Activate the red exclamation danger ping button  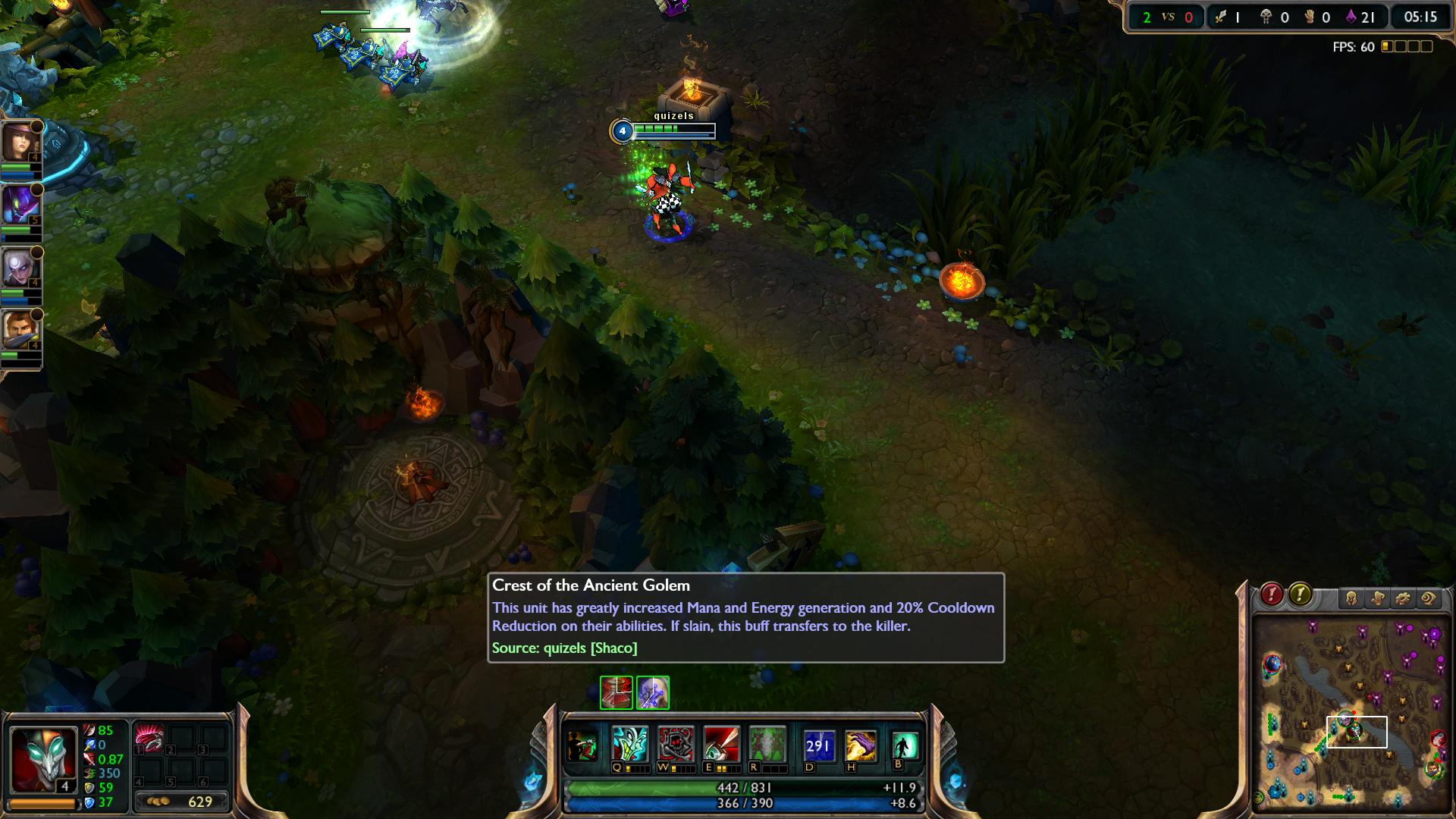pyautogui.click(x=1272, y=595)
